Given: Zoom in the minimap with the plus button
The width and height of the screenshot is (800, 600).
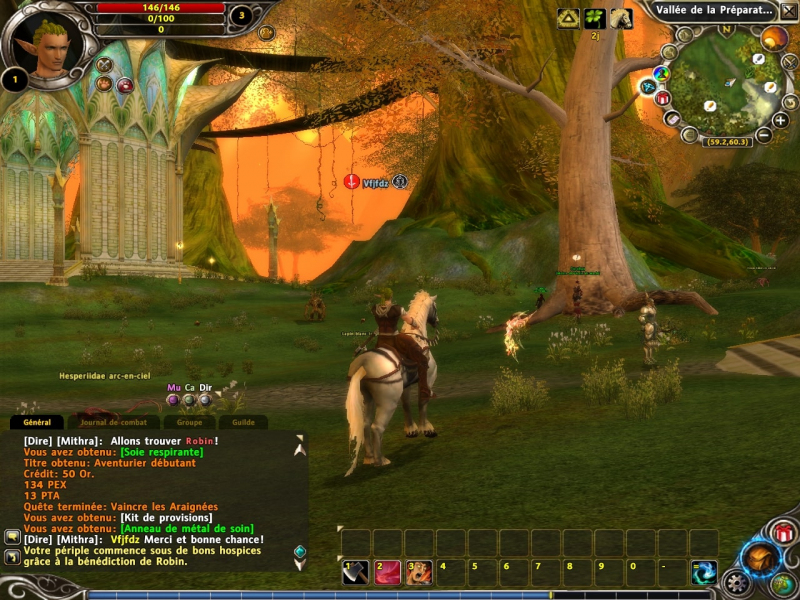Looking at the screenshot, I should coord(780,120).
